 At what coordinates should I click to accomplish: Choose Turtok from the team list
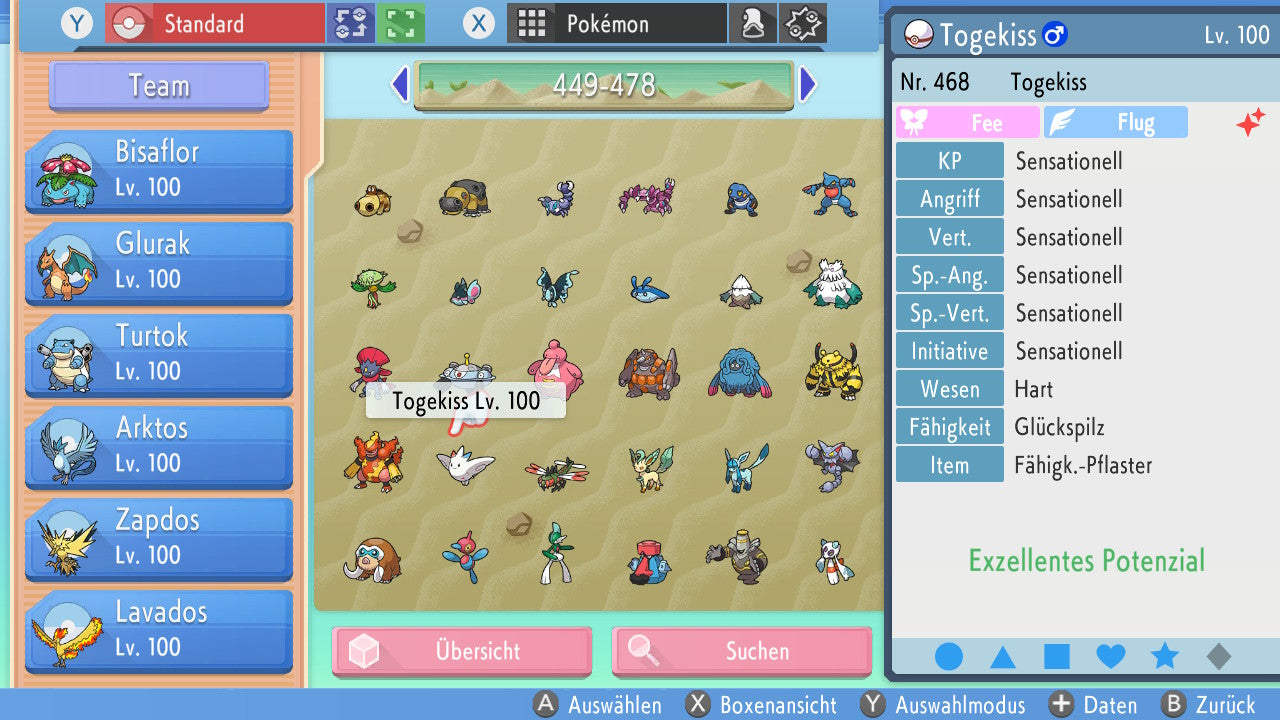pos(159,354)
